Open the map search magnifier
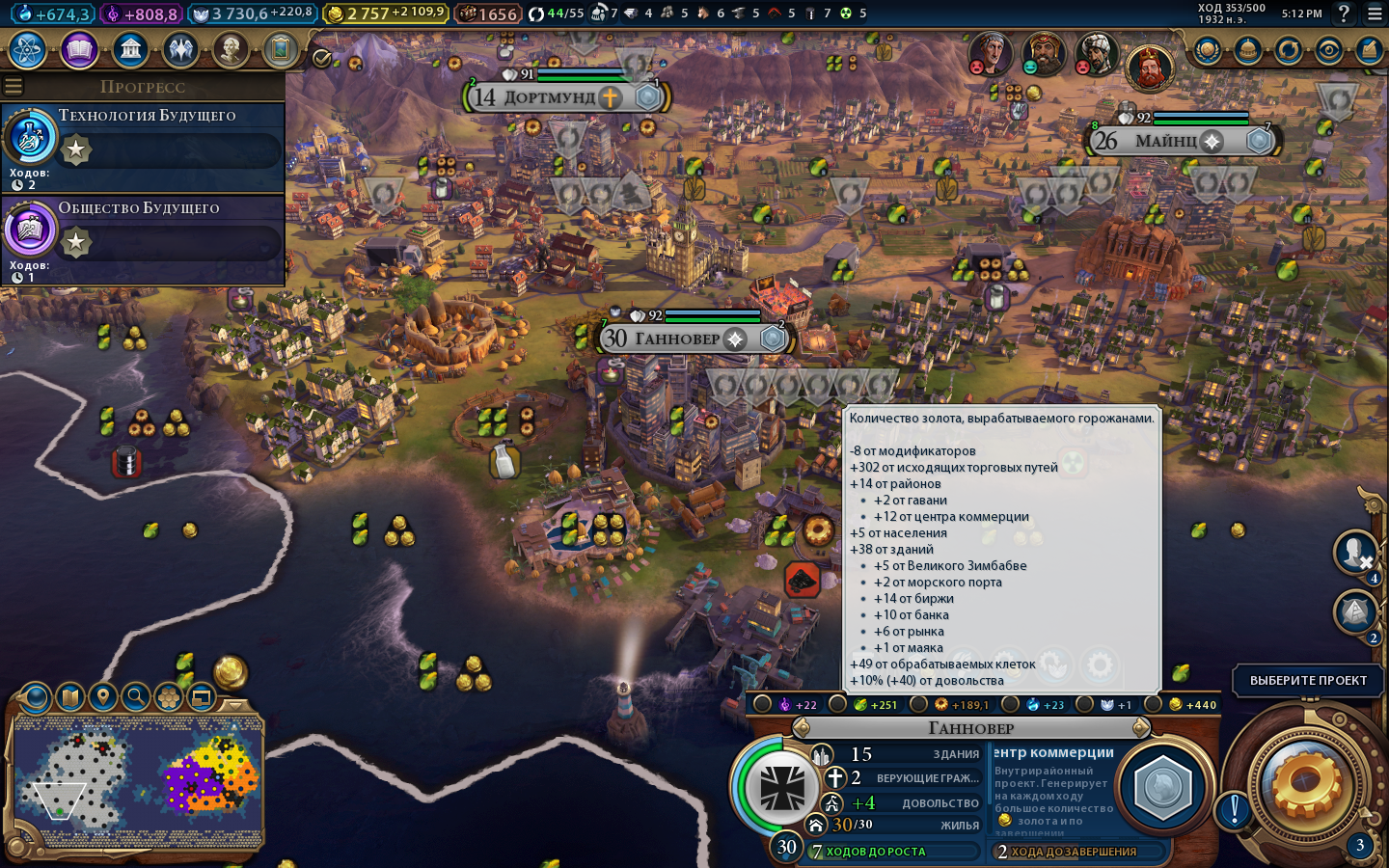 [136, 696]
